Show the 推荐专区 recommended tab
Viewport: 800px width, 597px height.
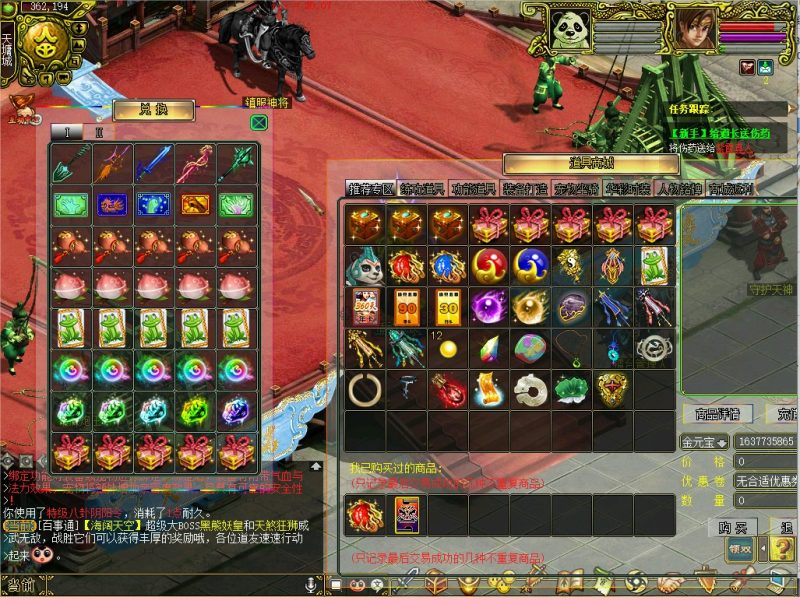tap(370, 188)
